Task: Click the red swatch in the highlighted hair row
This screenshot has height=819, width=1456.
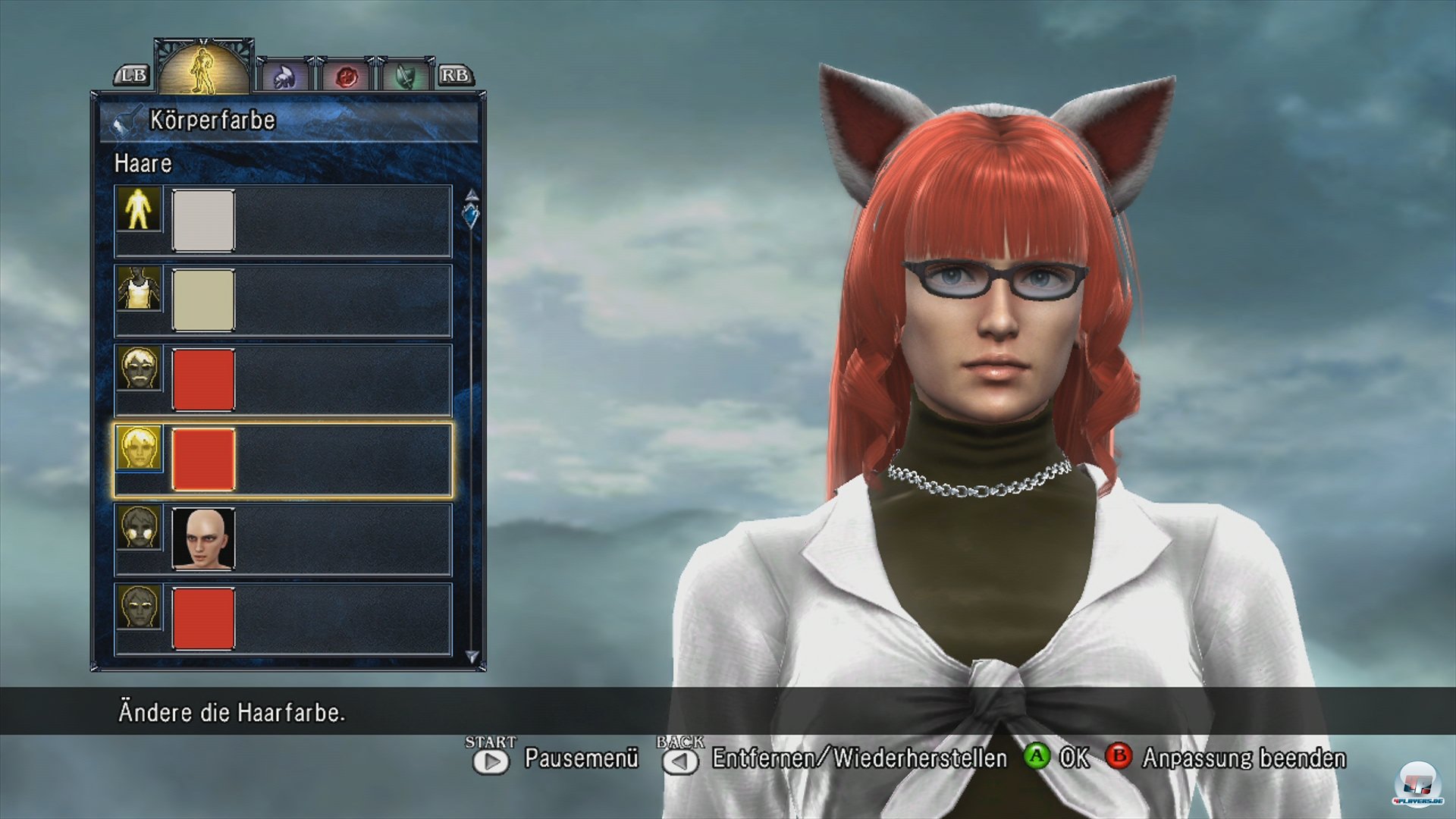Action: pyautogui.click(x=203, y=460)
